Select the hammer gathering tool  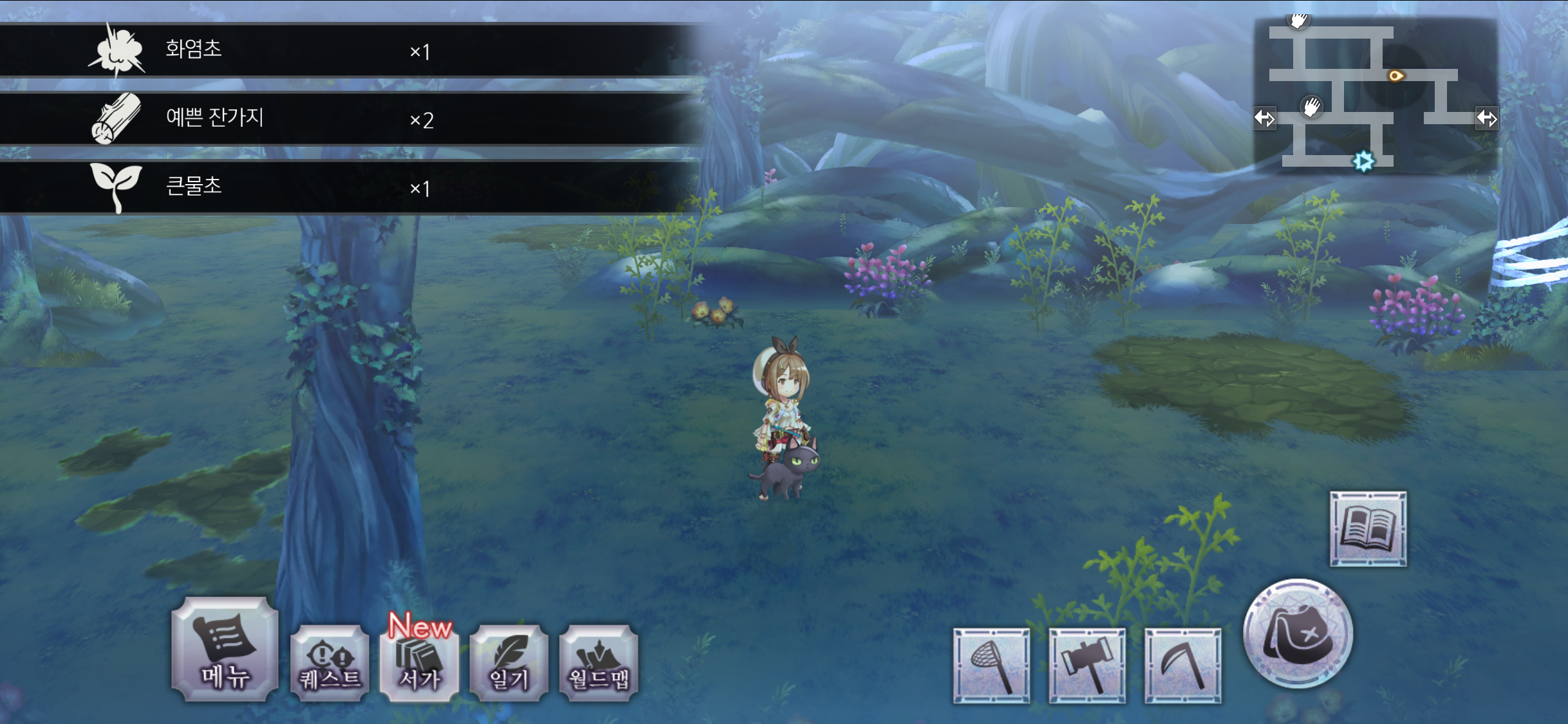[x=1087, y=665]
